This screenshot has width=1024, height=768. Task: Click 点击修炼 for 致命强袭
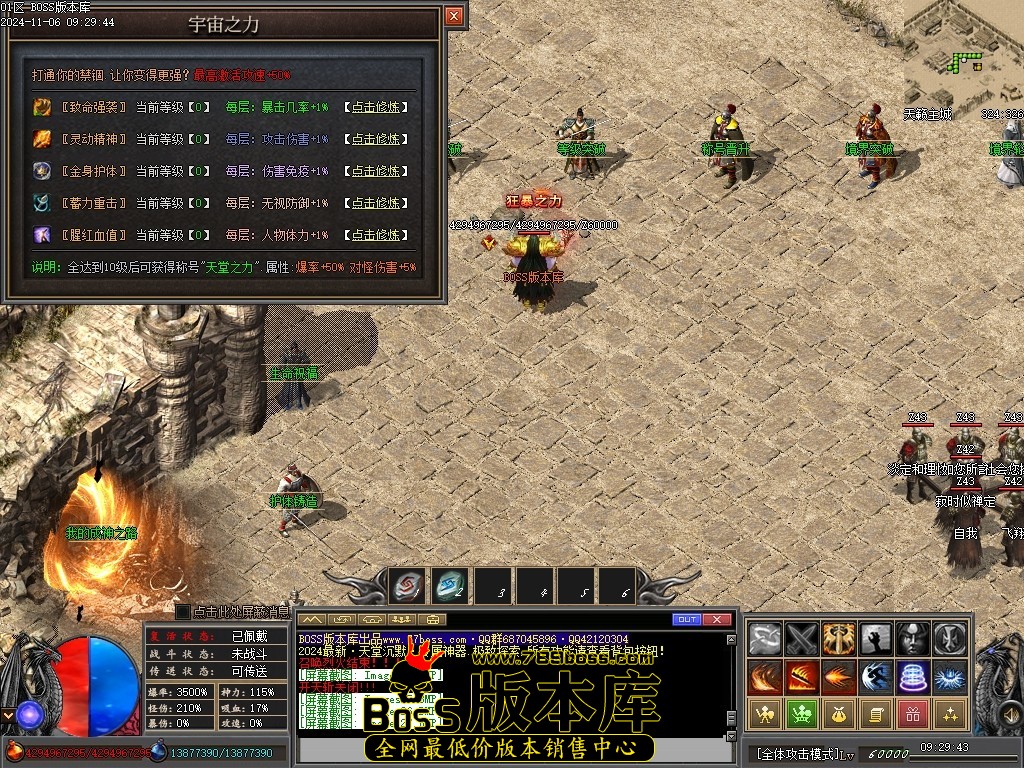(x=375, y=107)
